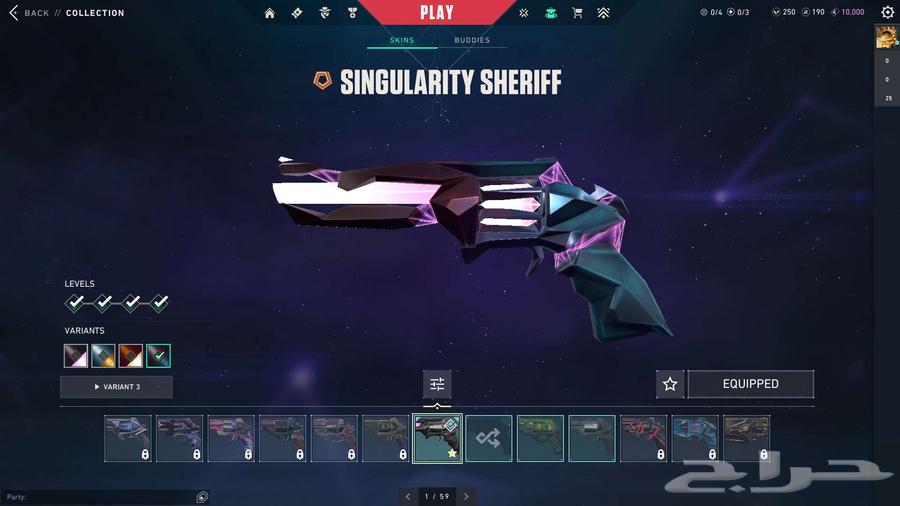Viewport: 900px width, 506px height.
Task: Click the Party chat input field
Action: click(100, 497)
